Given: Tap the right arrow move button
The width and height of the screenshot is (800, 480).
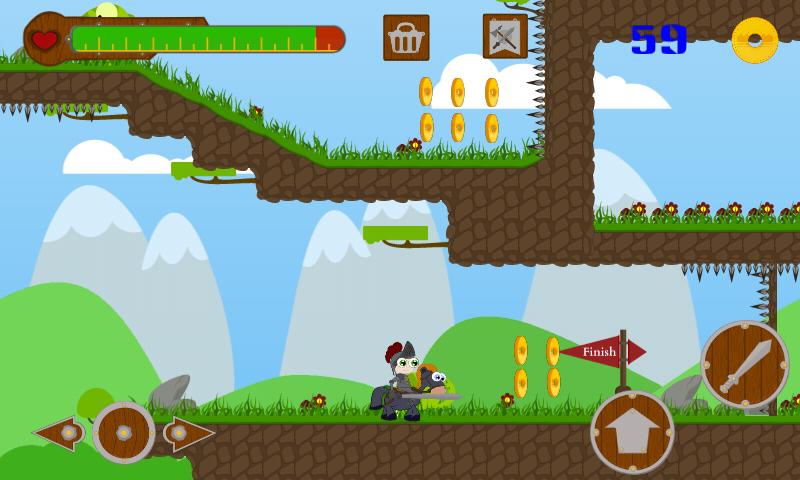Looking at the screenshot, I should click(x=189, y=433).
